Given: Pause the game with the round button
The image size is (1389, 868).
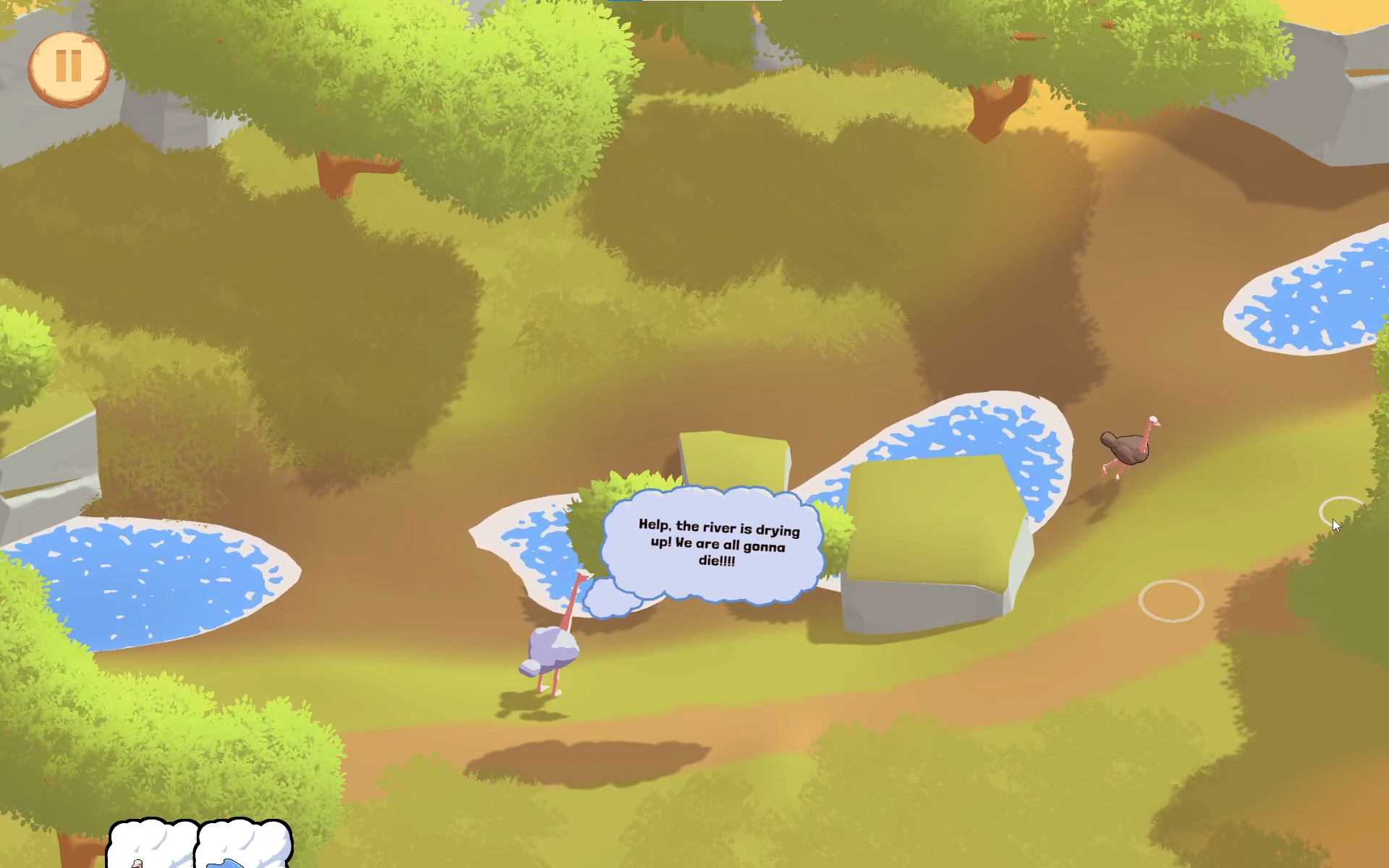Looking at the screenshot, I should point(68,68).
